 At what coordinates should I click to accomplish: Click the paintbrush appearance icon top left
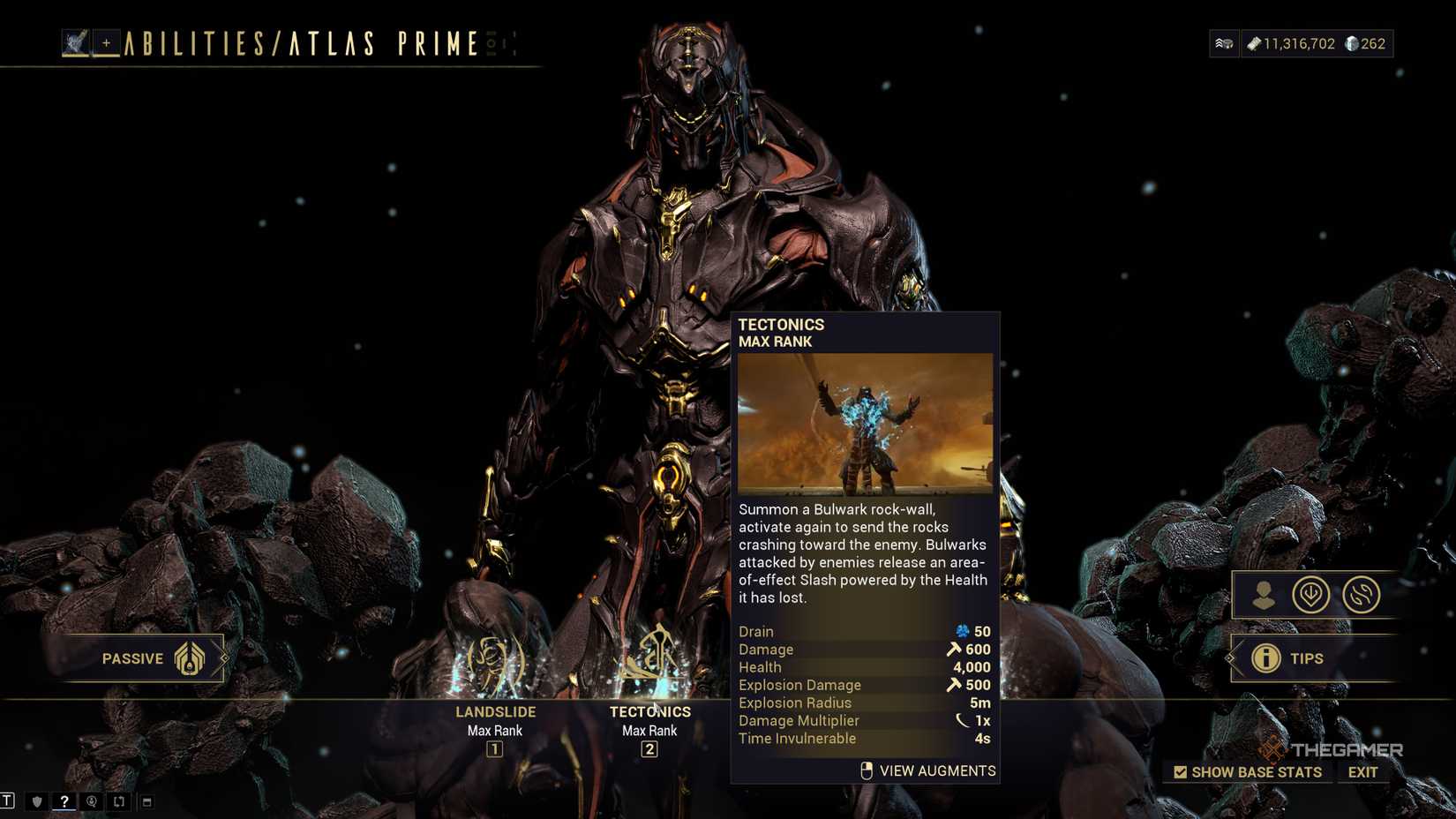[x=76, y=42]
